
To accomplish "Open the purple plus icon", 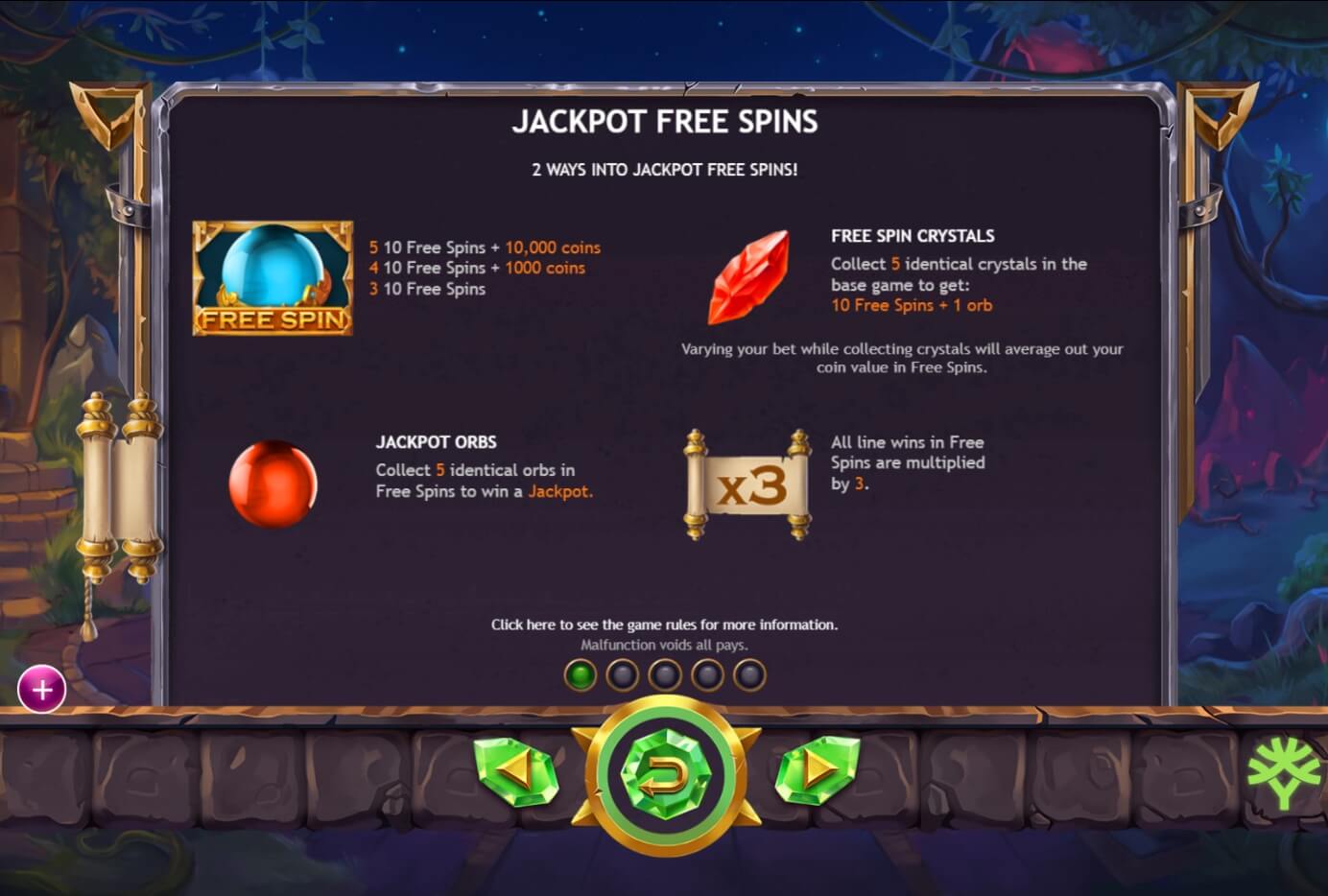I will click(41, 690).
